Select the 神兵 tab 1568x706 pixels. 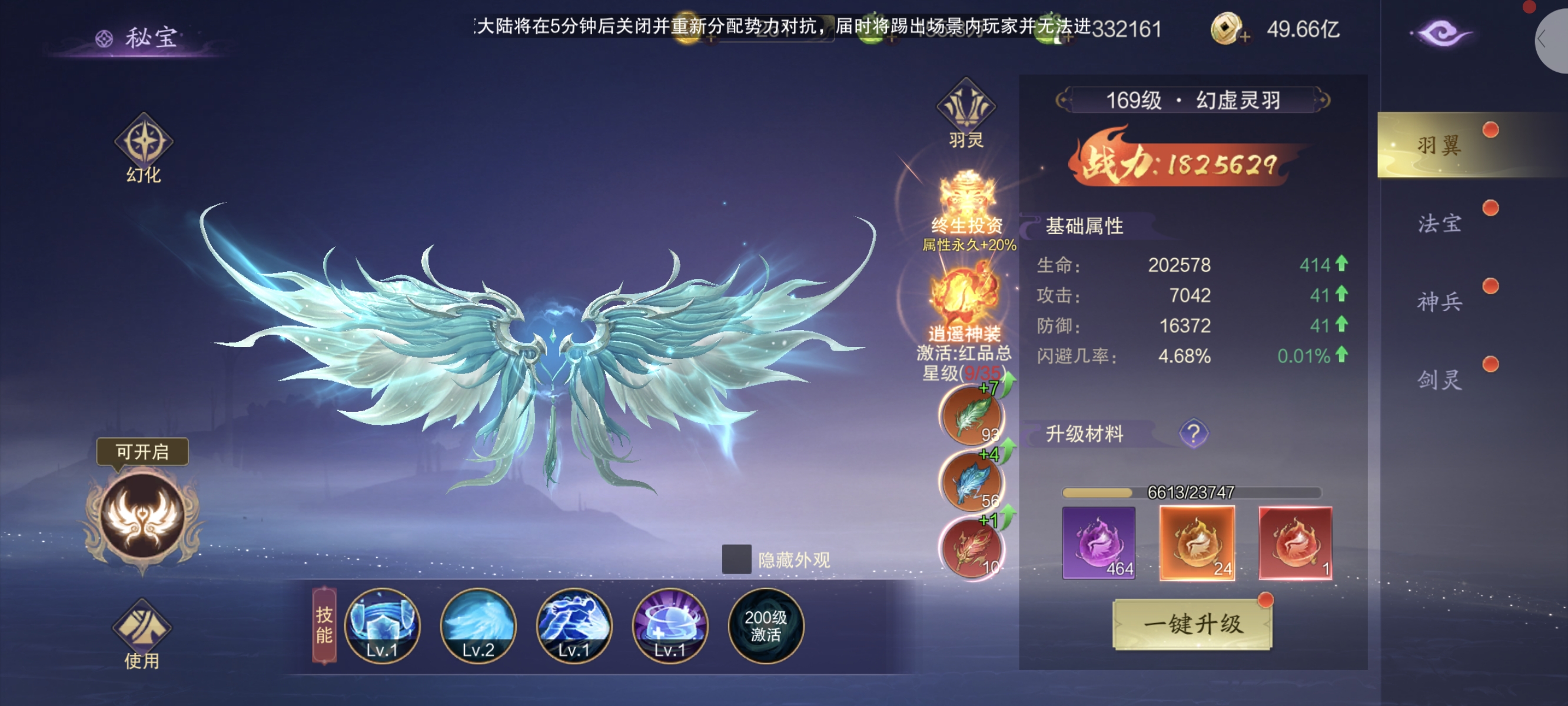[x=1439, y=301]
